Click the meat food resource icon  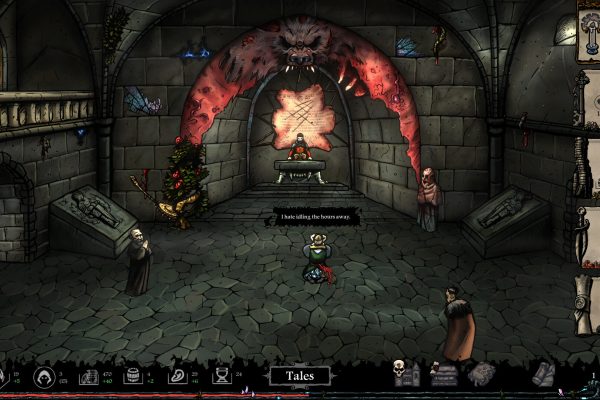pyautogui.click(x=176, y=376)
